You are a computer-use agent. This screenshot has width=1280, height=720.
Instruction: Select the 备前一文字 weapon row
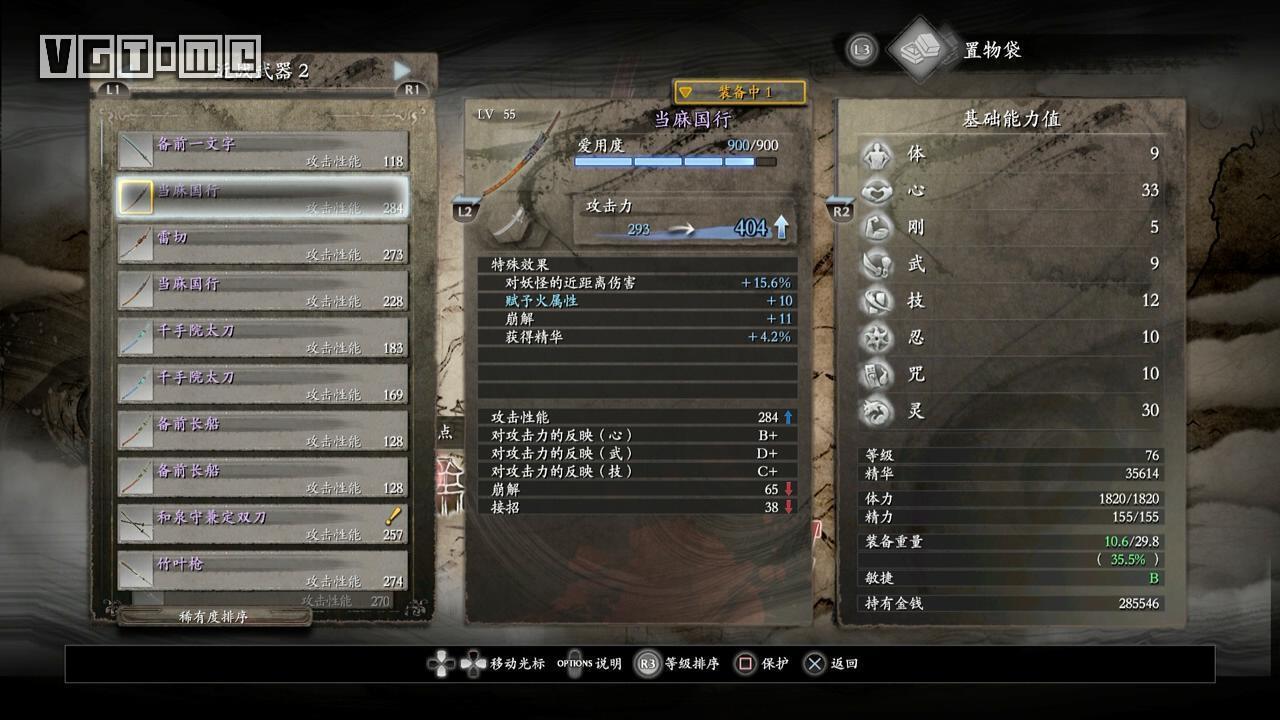[x=263, y=151]
